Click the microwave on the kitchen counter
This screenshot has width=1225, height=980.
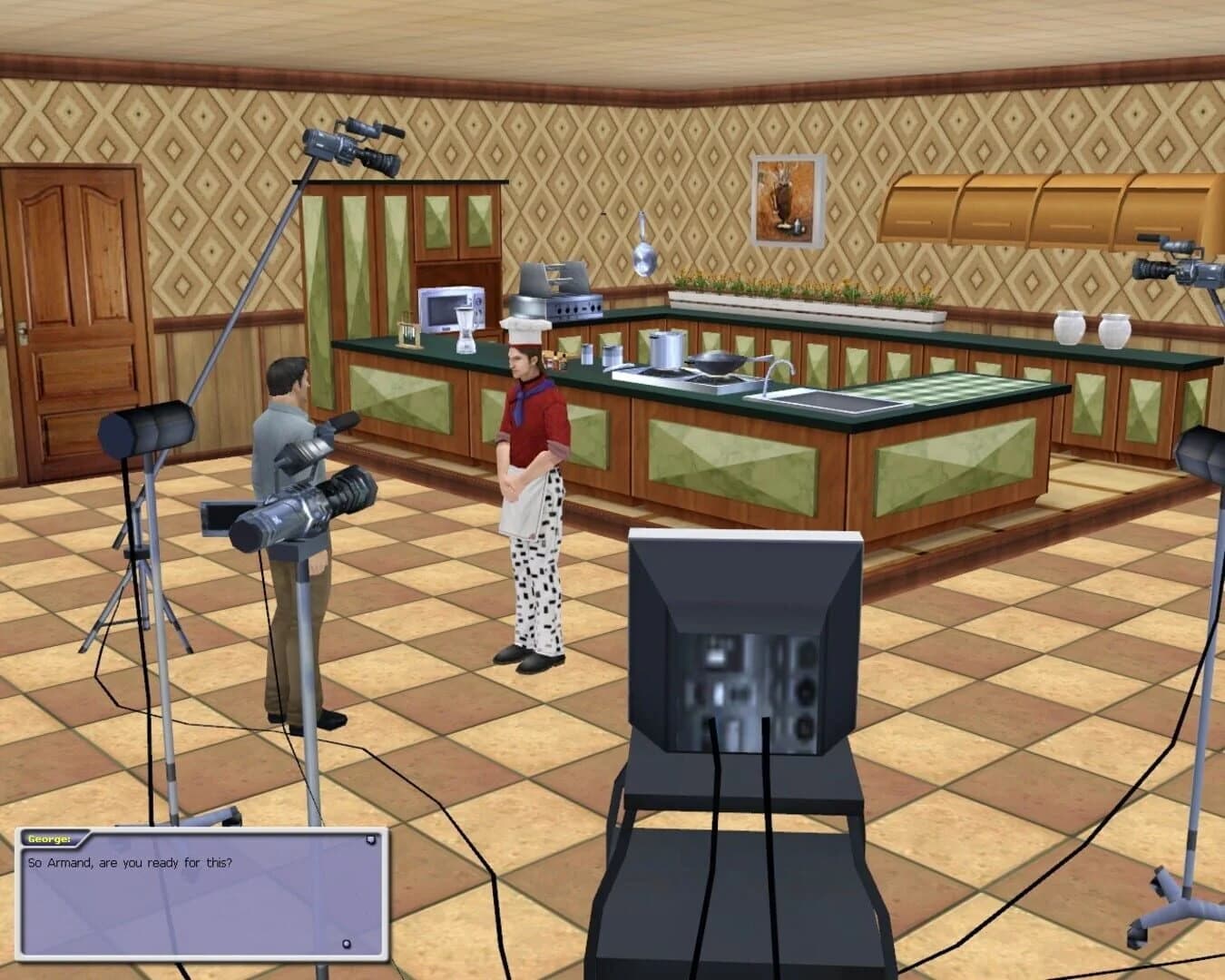(446, 307)
